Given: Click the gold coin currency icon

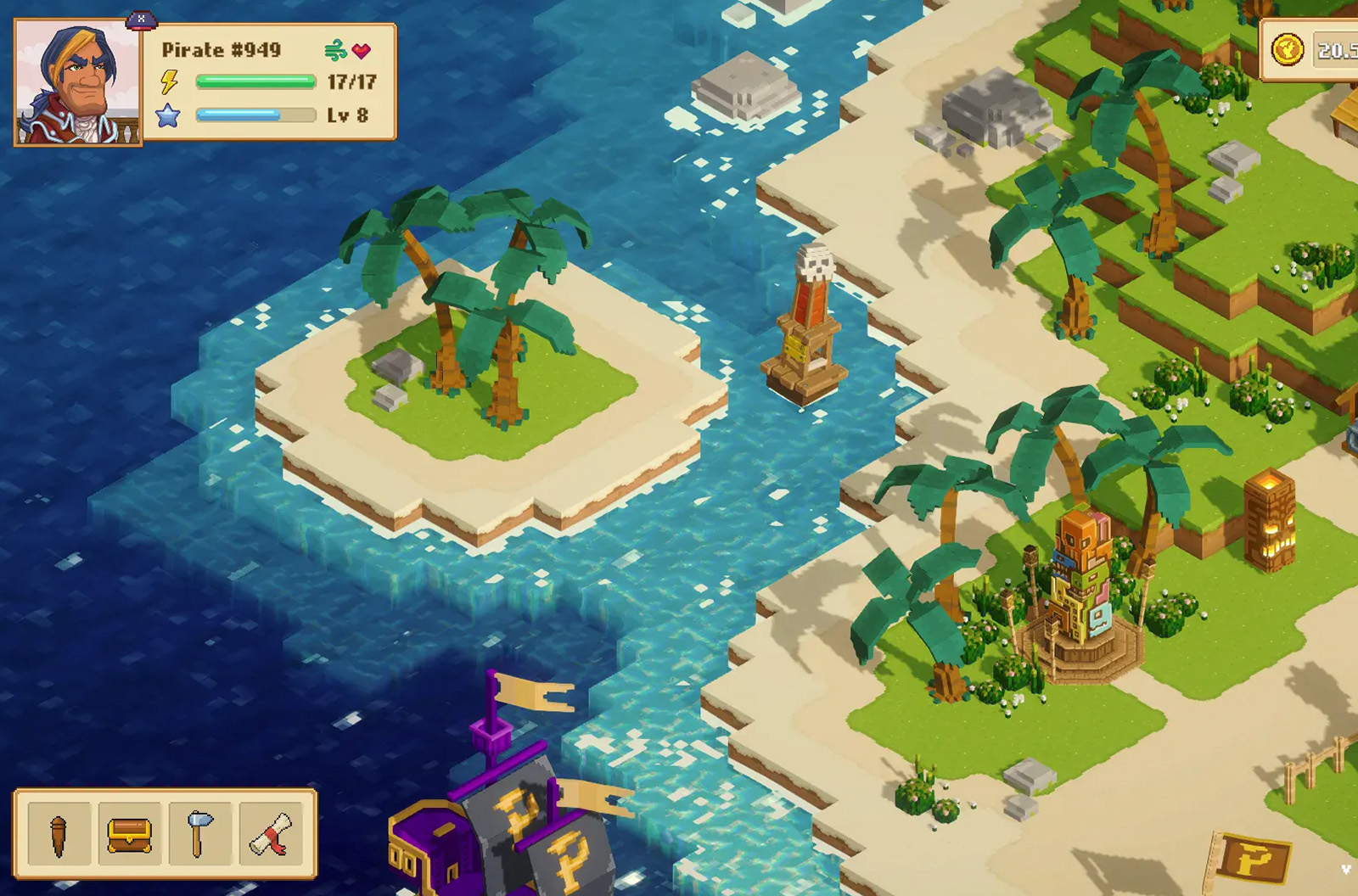Looking at the screenshot, I should 1287,50.
